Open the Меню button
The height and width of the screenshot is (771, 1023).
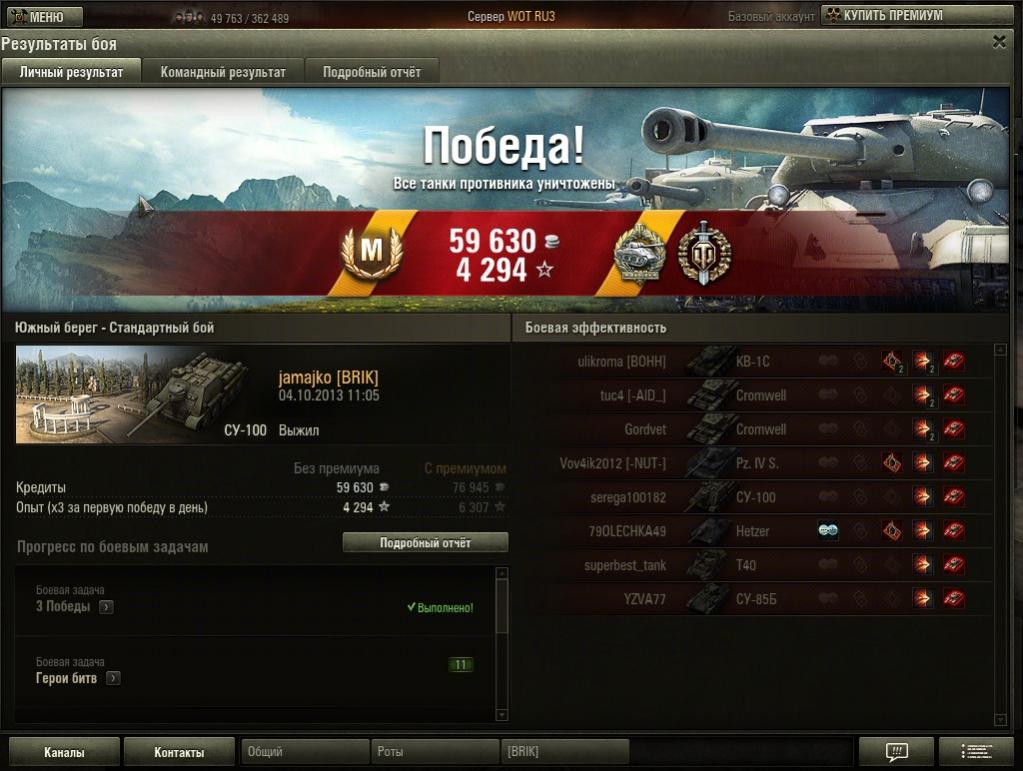(x=43, y=17)
